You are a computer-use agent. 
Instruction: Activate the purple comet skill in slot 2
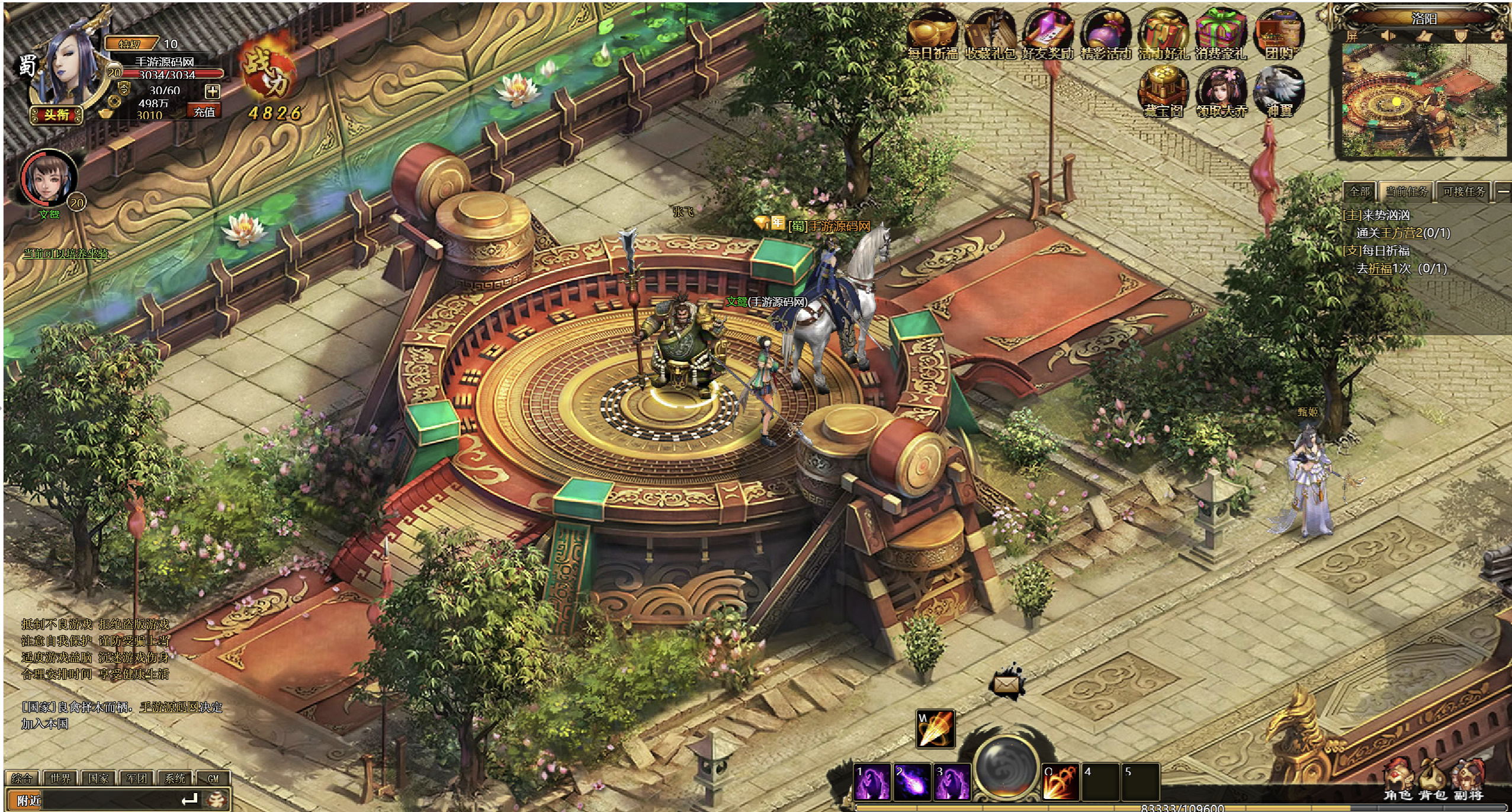(911, 782)
